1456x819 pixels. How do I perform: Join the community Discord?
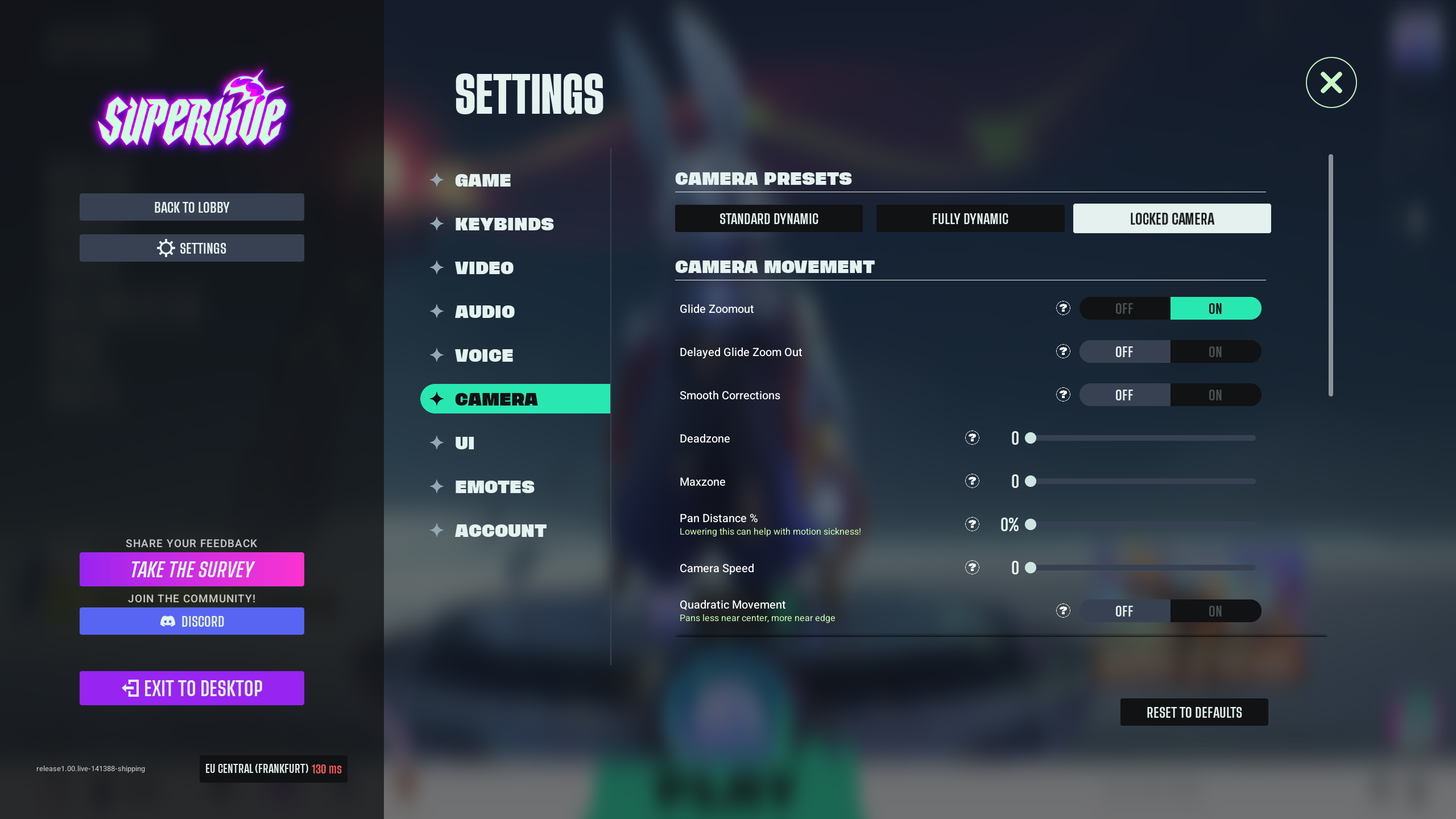[192, 621]
